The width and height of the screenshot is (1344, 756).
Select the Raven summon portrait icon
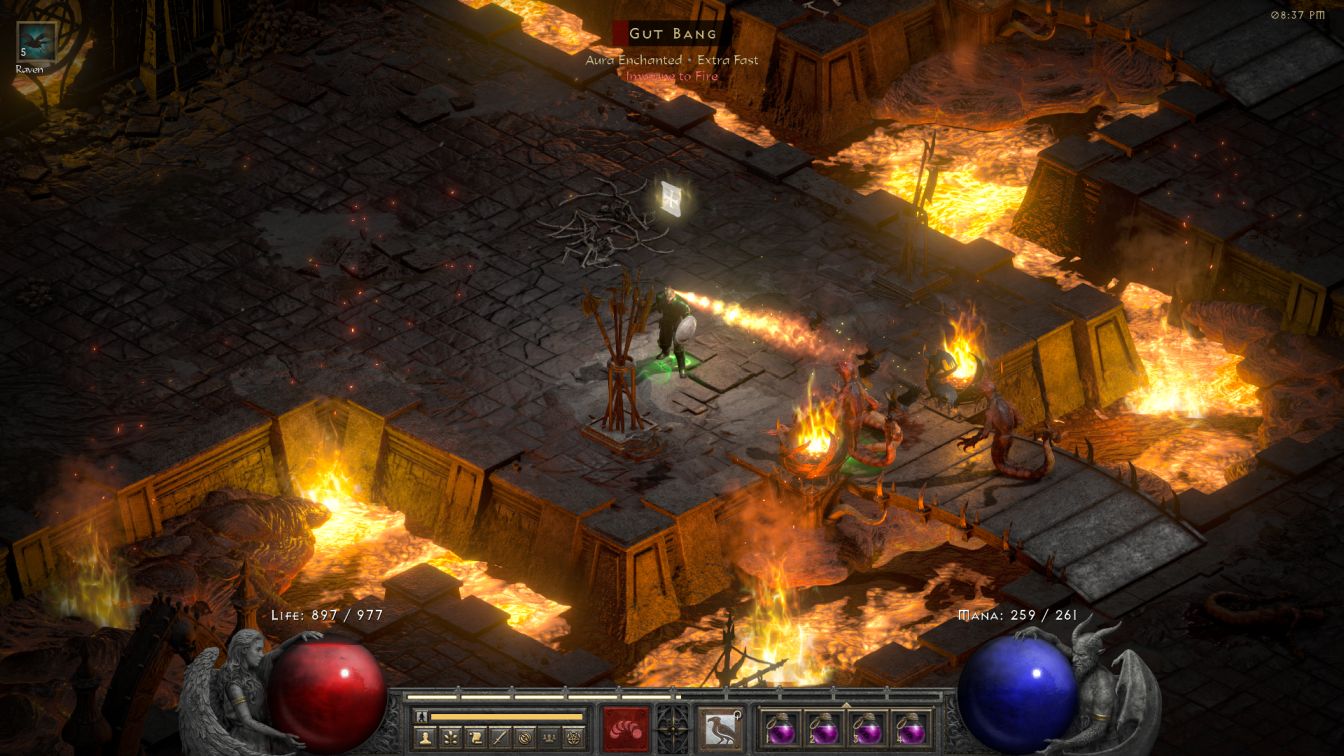pos(36,42)
